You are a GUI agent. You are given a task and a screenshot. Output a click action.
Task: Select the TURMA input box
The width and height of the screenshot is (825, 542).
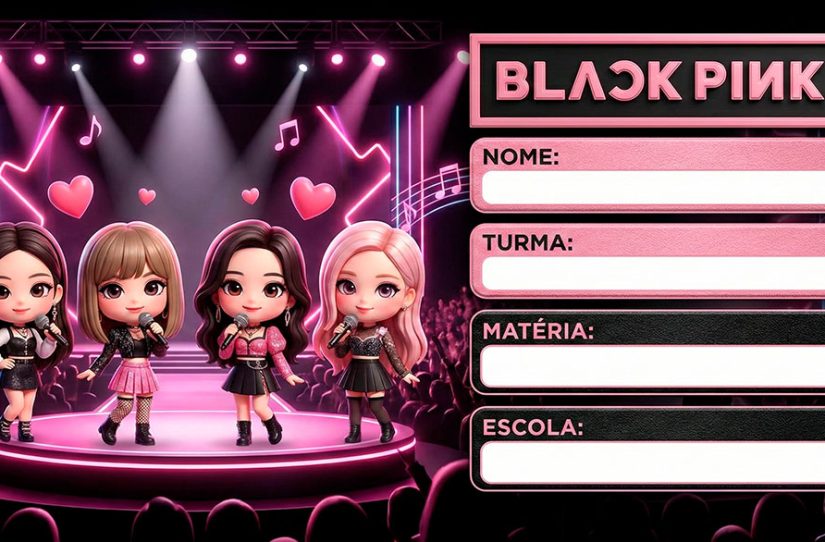[x=652, y=274]
